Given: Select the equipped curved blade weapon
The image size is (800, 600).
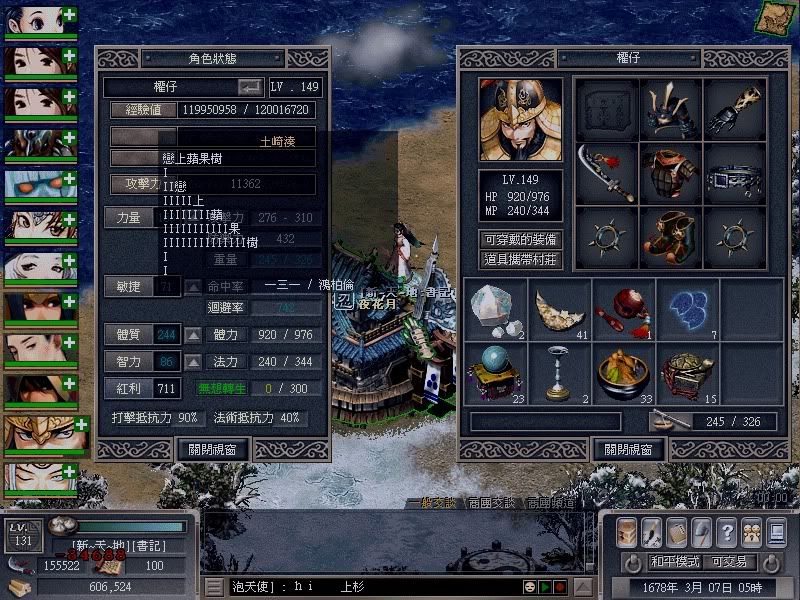Looking at the screenshot, I should coord(606,173).
